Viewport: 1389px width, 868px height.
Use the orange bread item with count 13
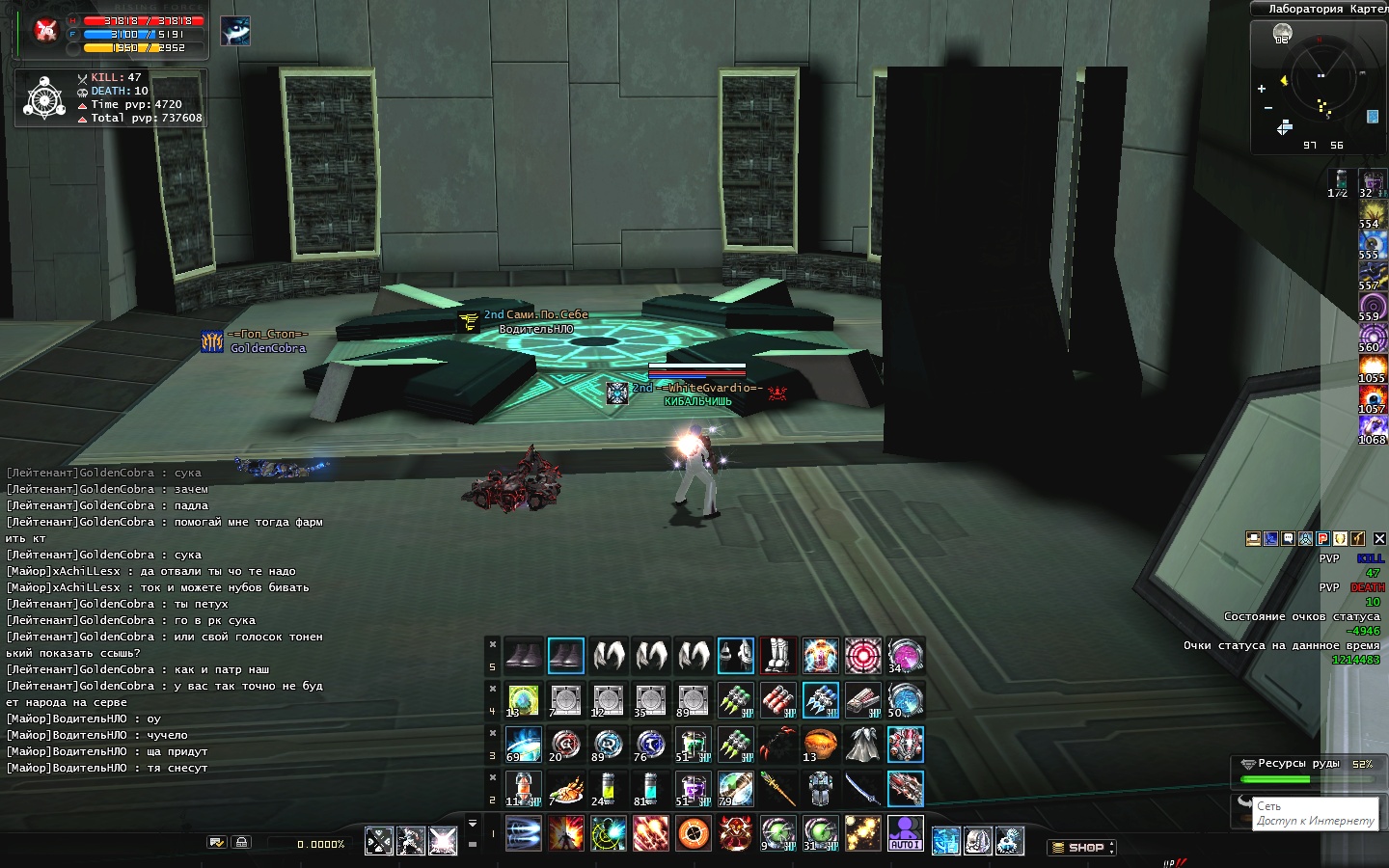pyautogui.click(x=820, y=745)
